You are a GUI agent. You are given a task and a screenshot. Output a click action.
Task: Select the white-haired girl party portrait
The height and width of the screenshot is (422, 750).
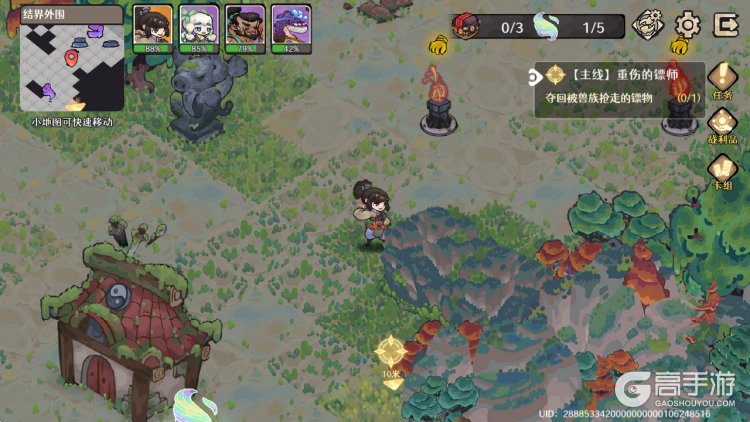[199, 26]
